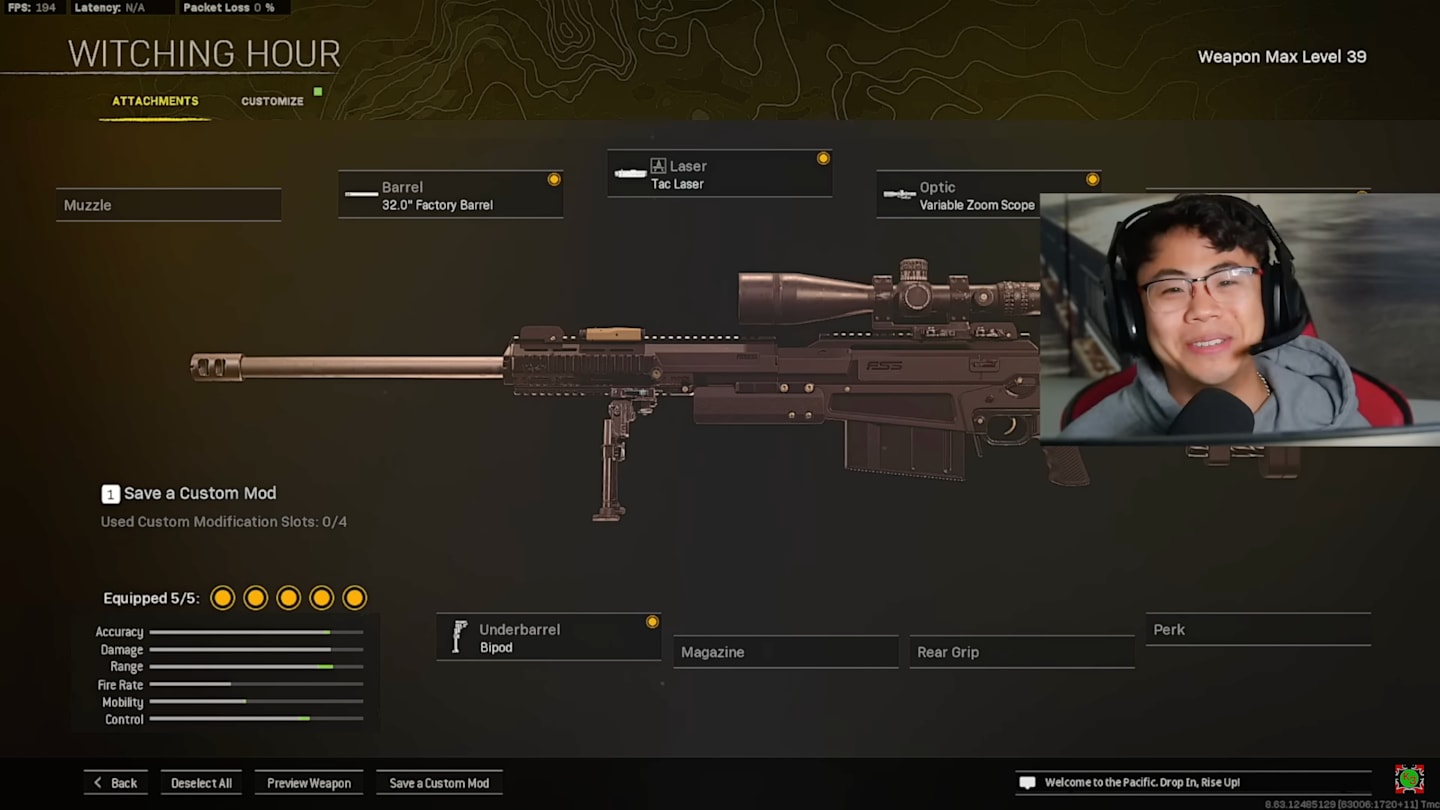Viewport: 1440px width, 810px height.
Task: Go back with the Back button
Action: [115, 783]
